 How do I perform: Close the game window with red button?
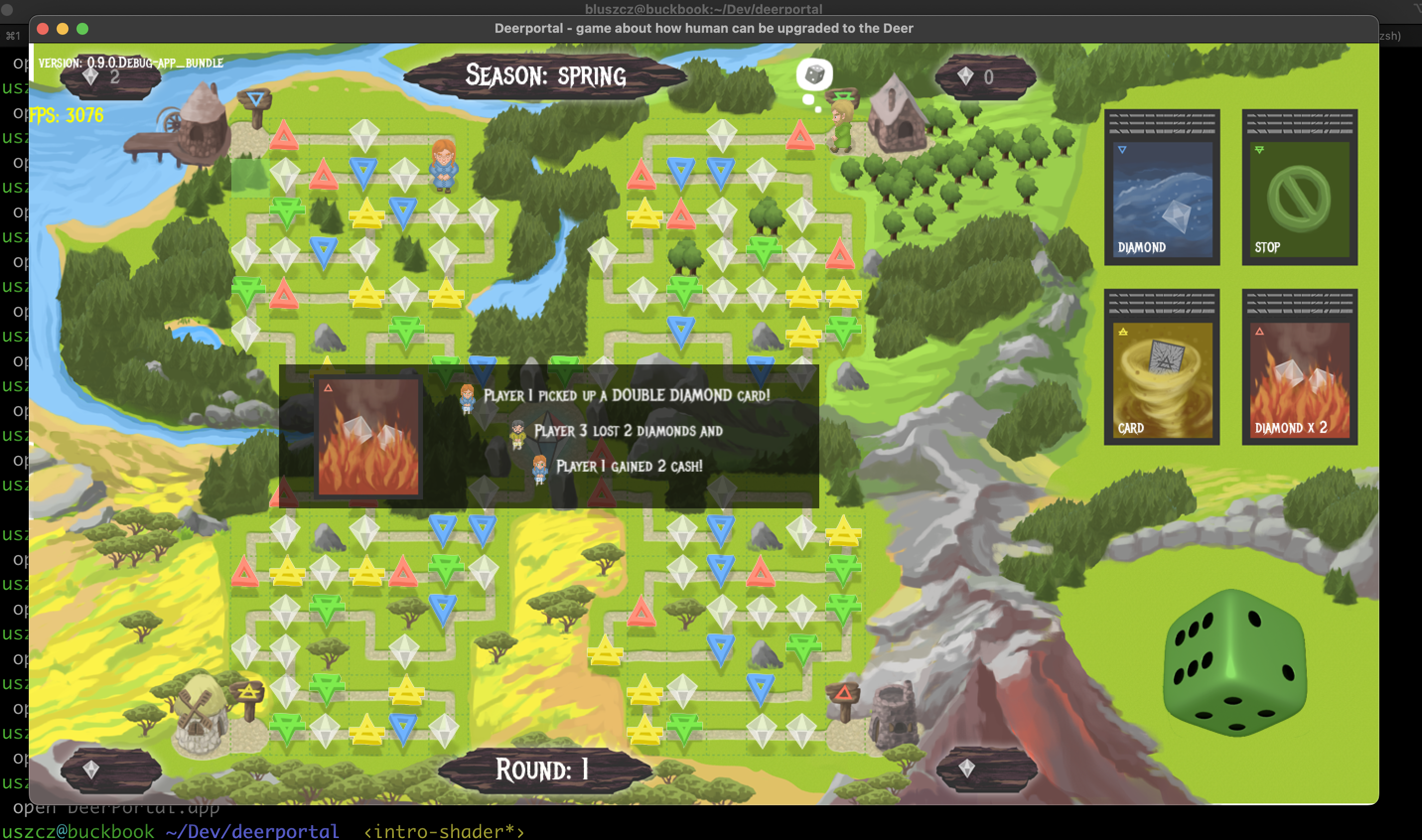click(43, 29)
